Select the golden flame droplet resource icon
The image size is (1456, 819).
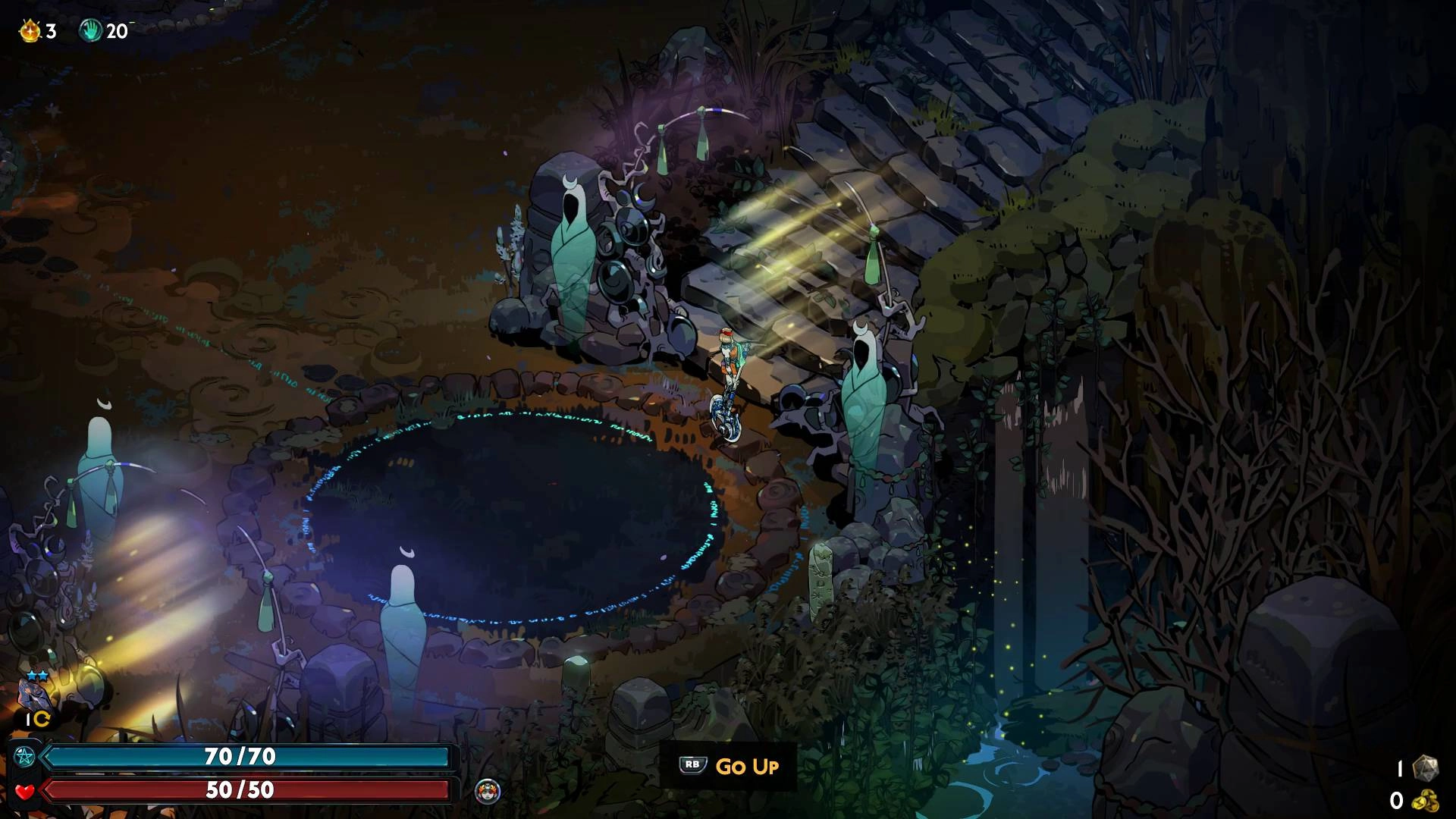(x=30, y=31)
